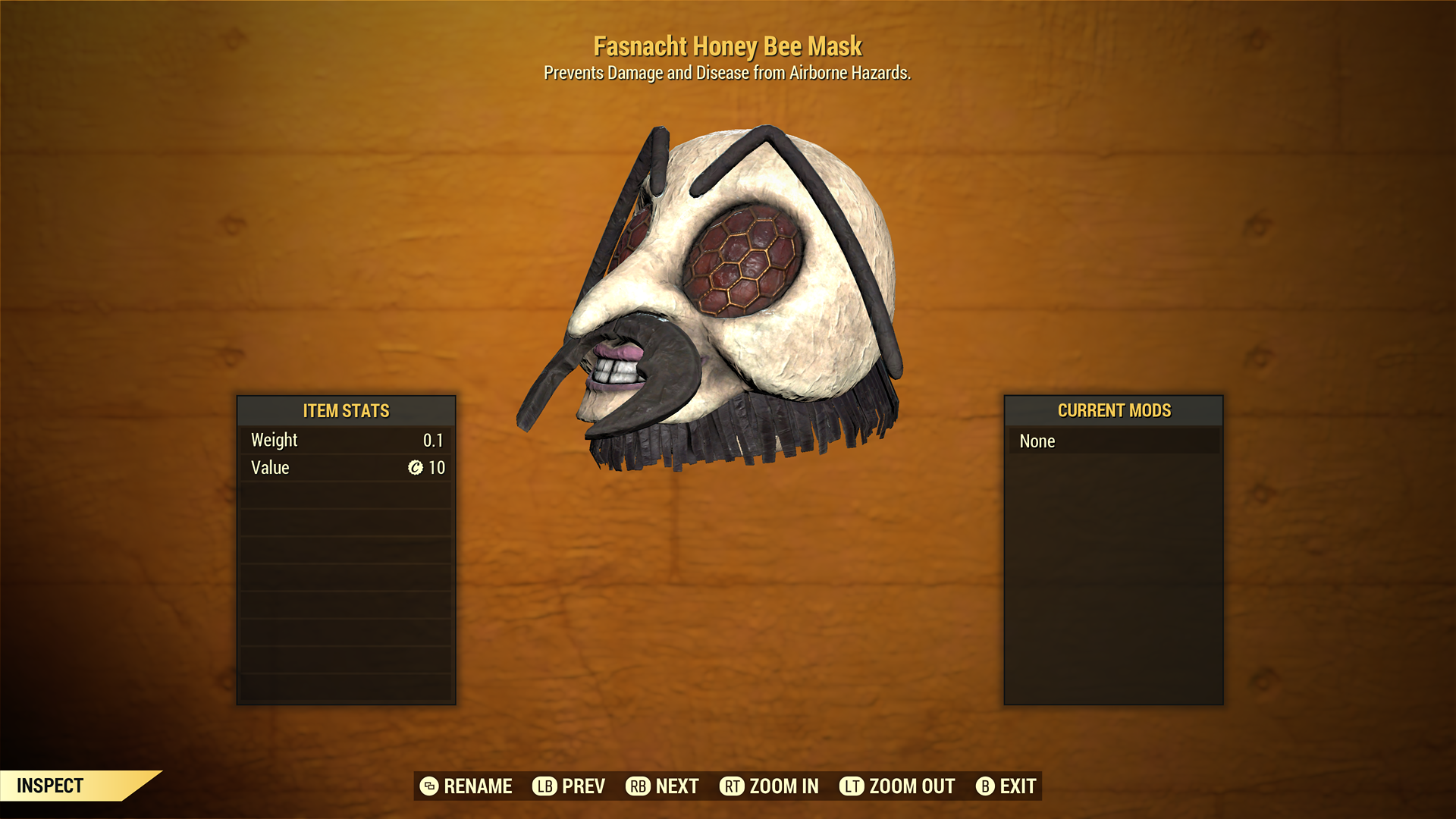The height and width of the screenshot is (819, 1456).
Task: Select the Fasnacht Honey Bee Mask title
Action: point(728,46)
